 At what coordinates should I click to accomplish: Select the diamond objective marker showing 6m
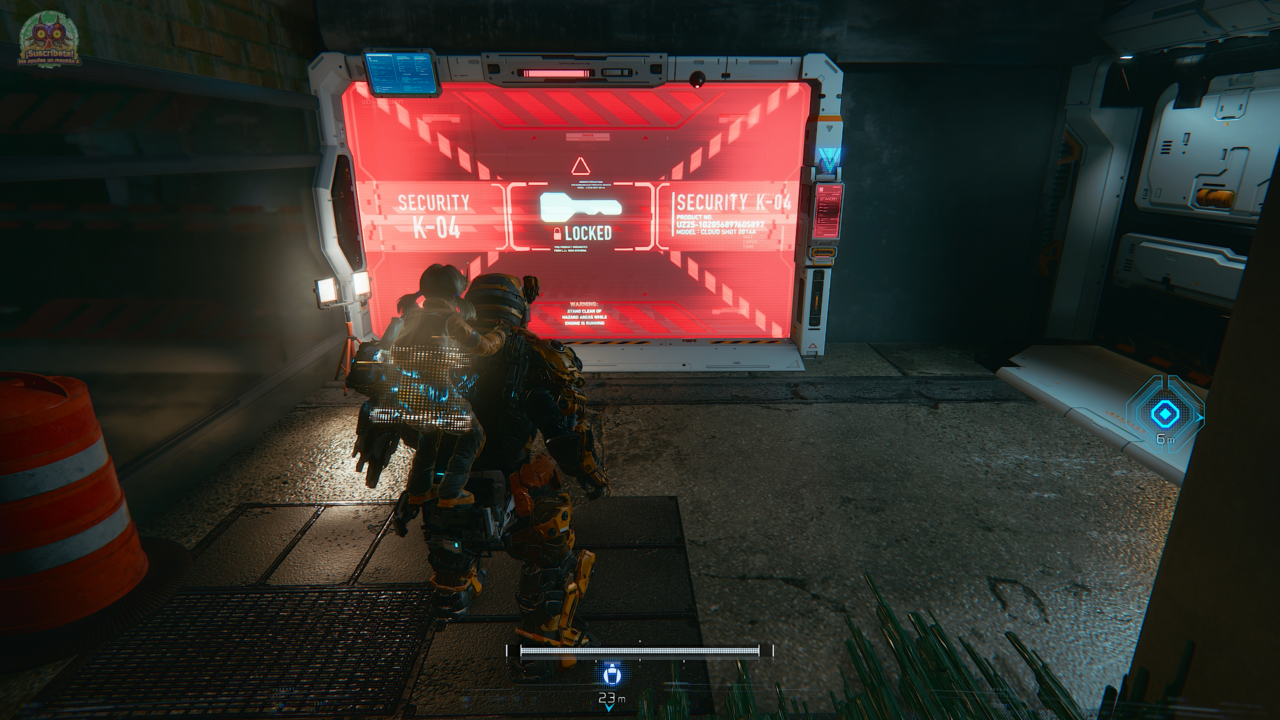[x=1165, y=414]
